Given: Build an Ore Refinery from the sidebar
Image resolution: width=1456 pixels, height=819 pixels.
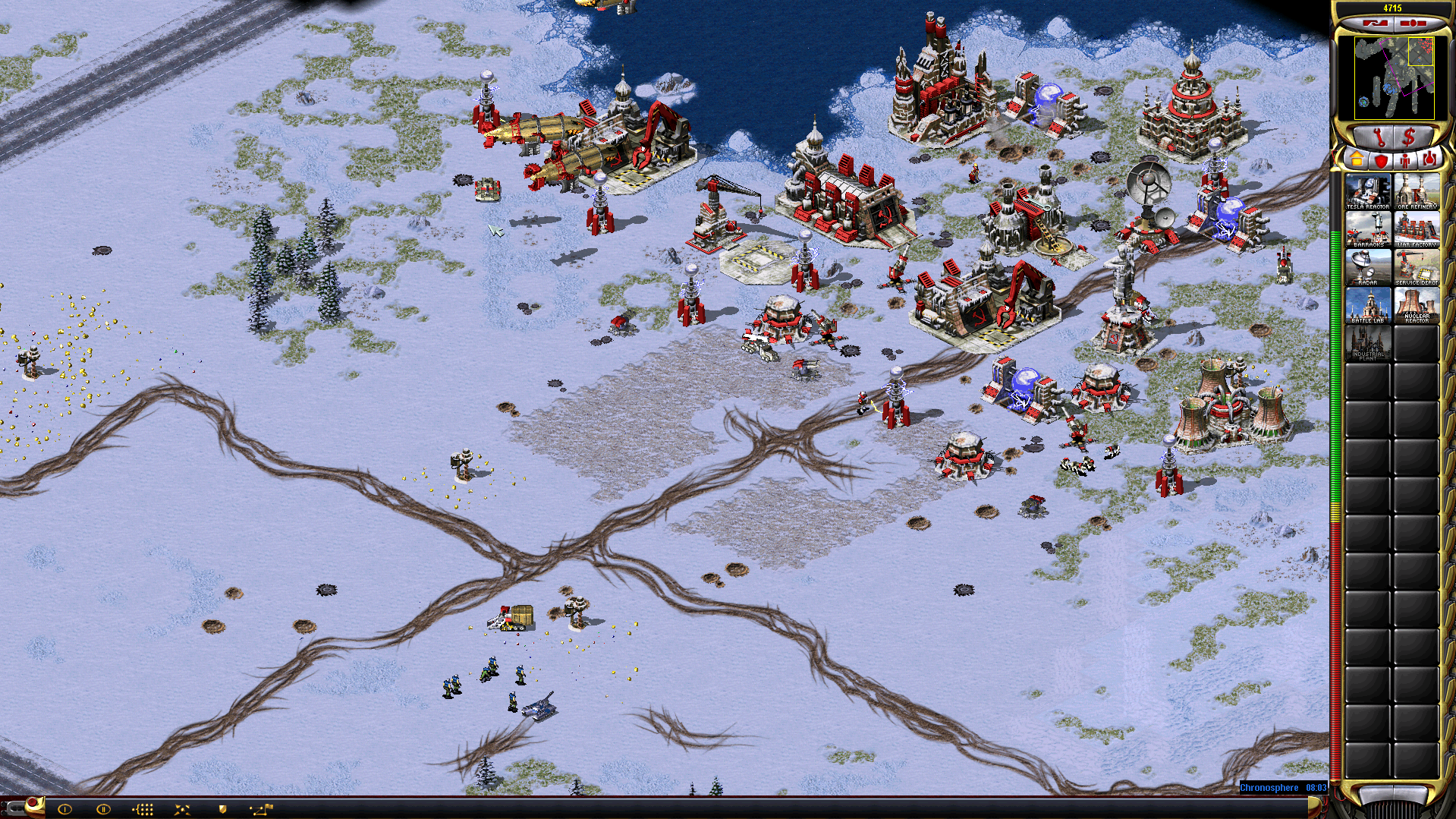Looking at the screenshot, I should (x=1416, y=191).
